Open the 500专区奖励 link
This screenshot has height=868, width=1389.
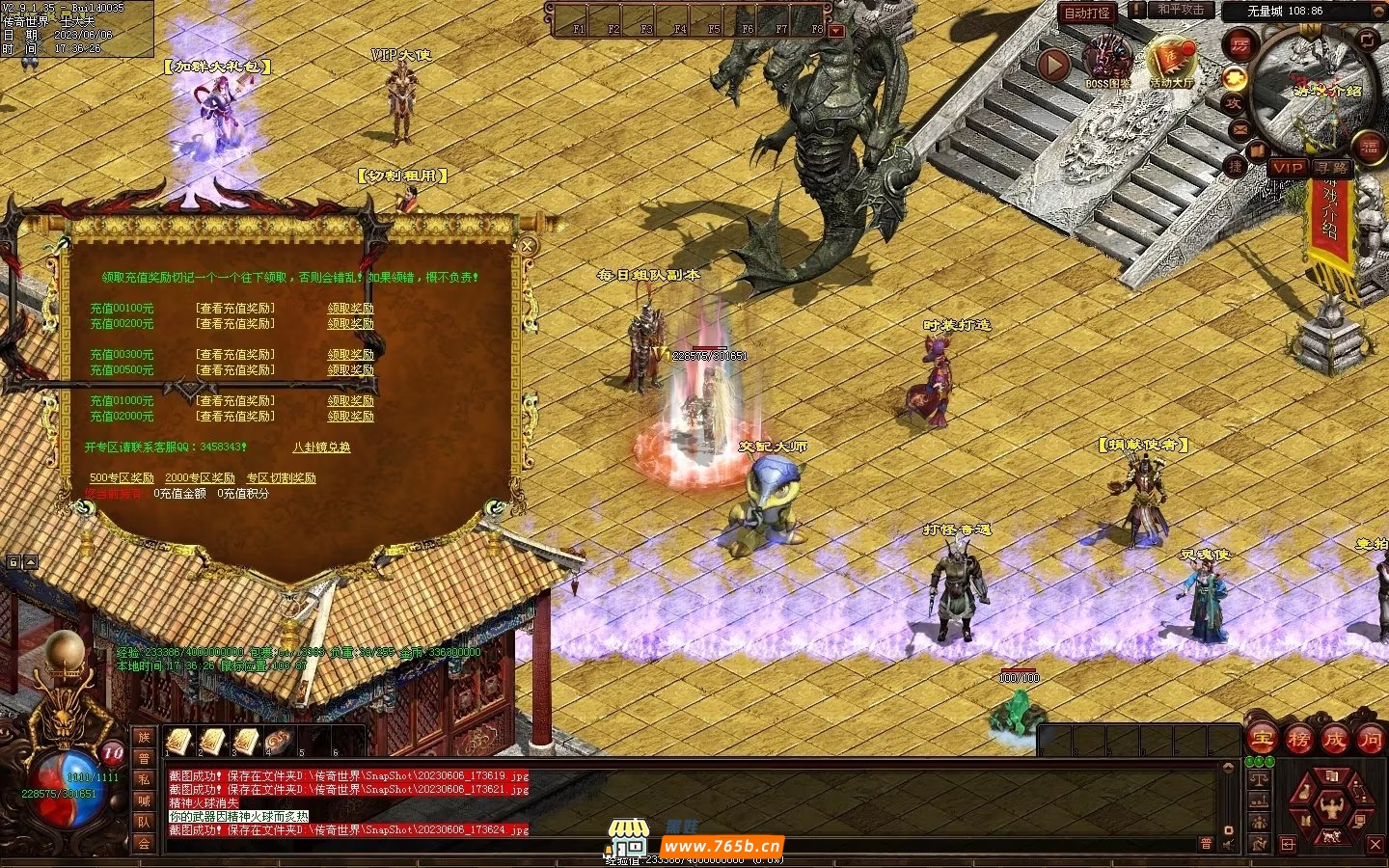[x=122, y=478]
